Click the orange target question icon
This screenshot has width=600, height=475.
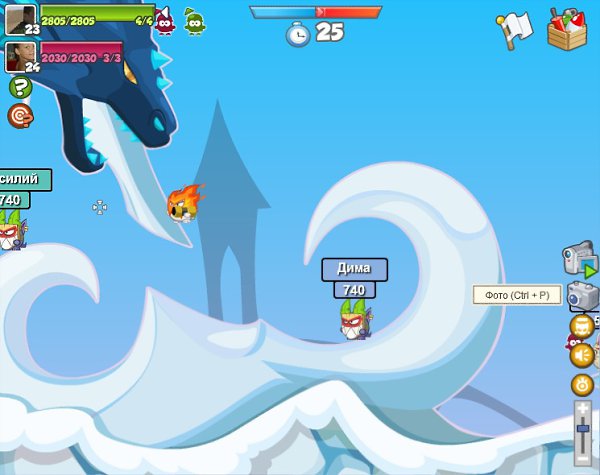click(20, 116)
